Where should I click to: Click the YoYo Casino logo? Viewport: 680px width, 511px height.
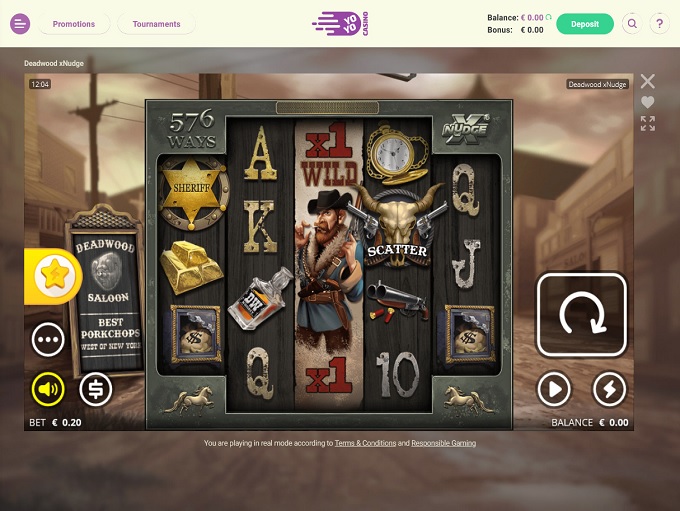coord(339,24)
